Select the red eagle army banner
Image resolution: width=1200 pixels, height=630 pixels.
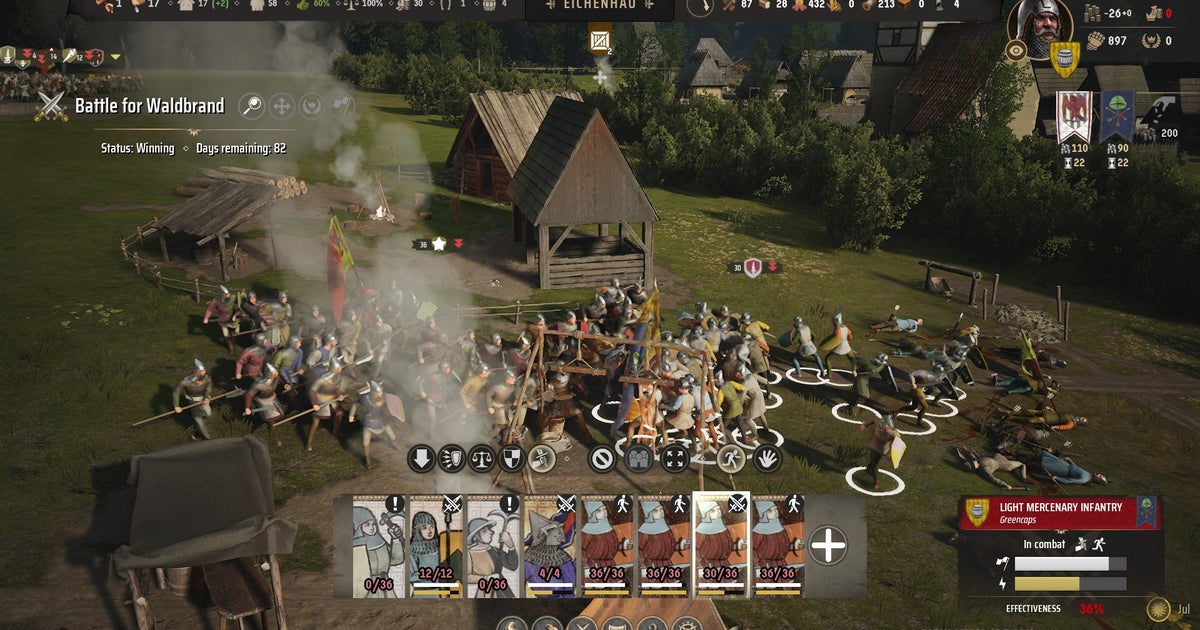point(1073,115)
